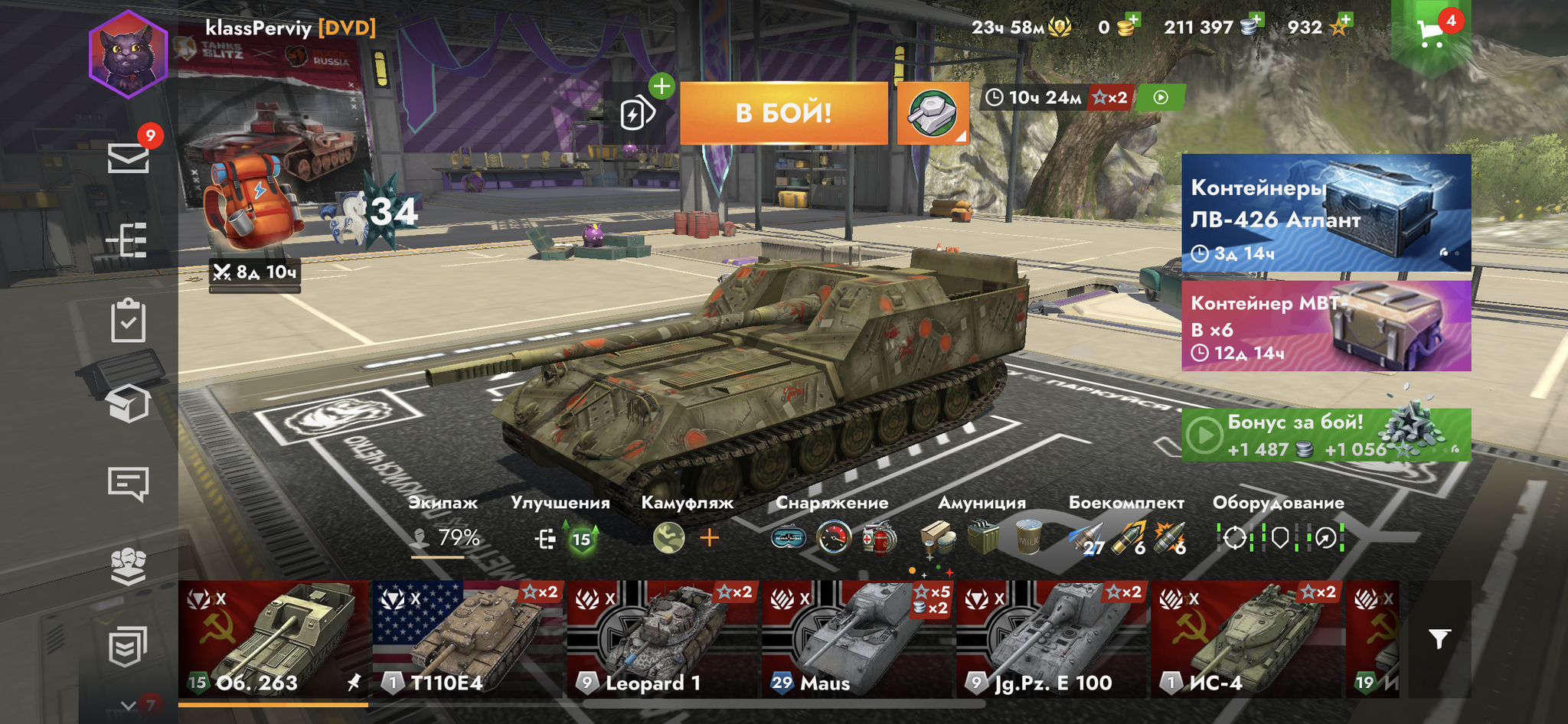Viewport: 1568px width, 724px height.
Task: Open the Контейнер МВТ-В x6 offer
Action: coord(1325,326)
